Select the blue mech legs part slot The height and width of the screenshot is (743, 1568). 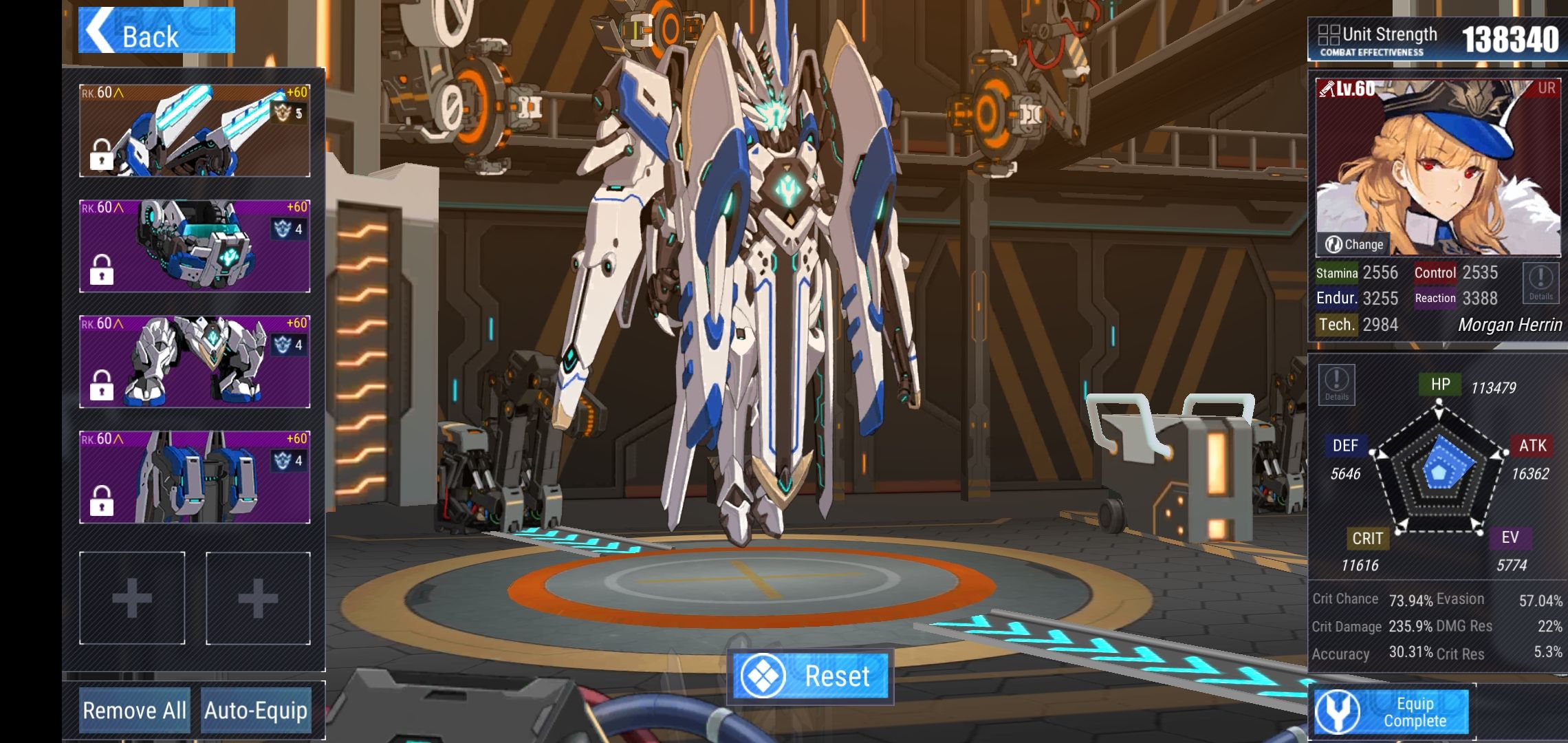click(195, 477)
